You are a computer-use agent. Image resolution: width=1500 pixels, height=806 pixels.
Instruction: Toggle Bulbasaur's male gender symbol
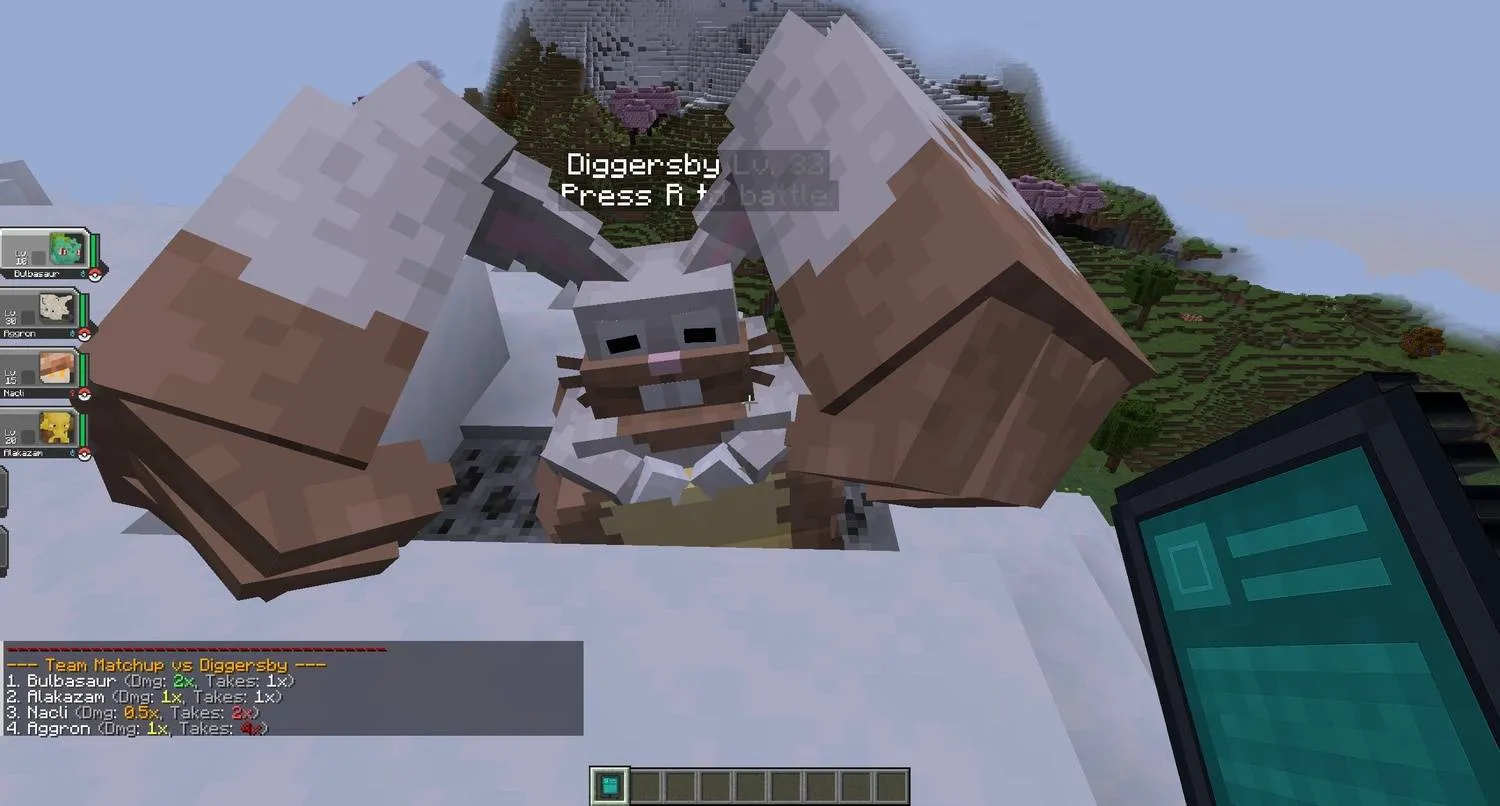[x=82, y=273]
